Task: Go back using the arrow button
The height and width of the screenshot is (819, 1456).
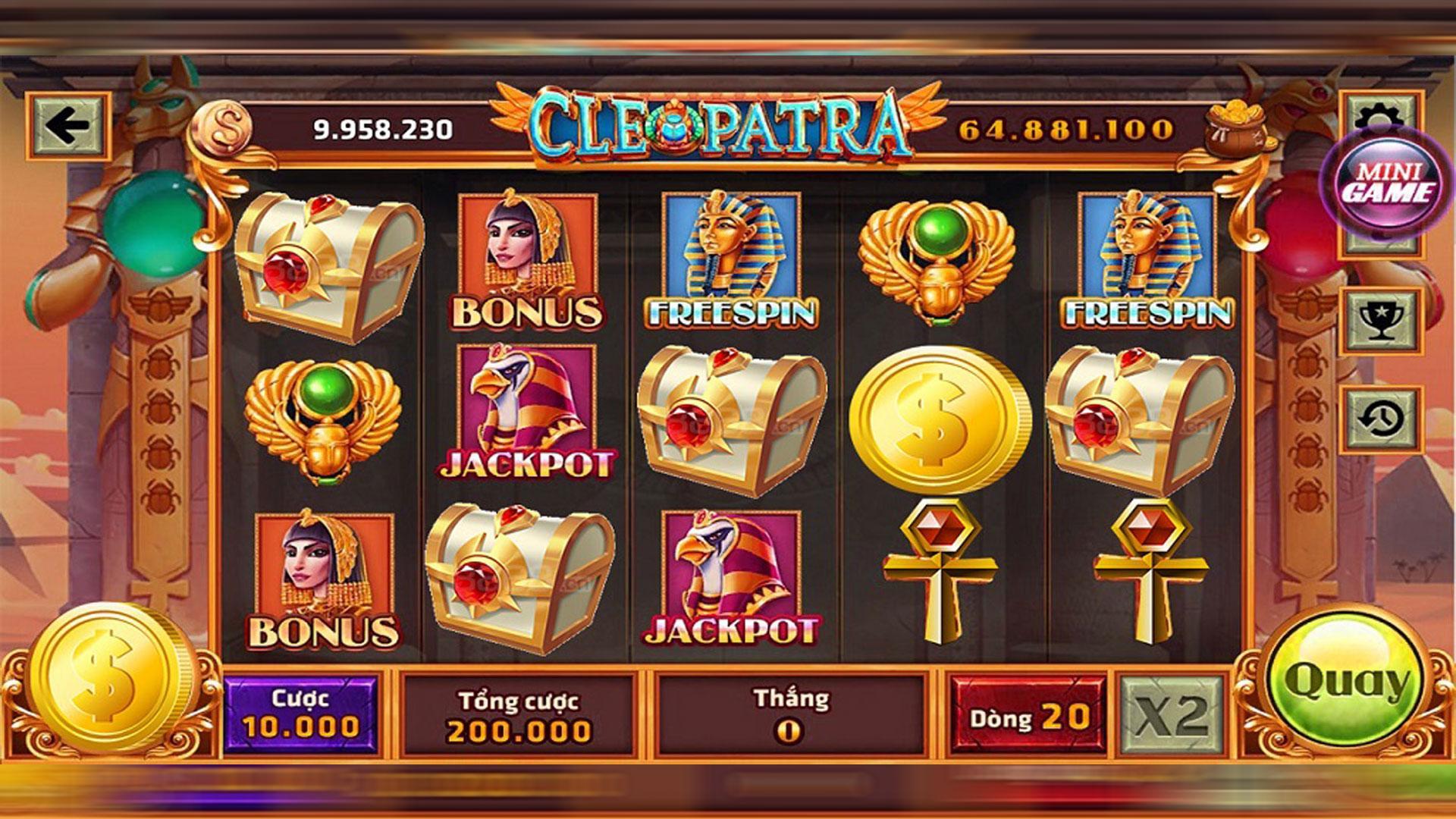Action: pyautogui.click(x=67, y=126)
